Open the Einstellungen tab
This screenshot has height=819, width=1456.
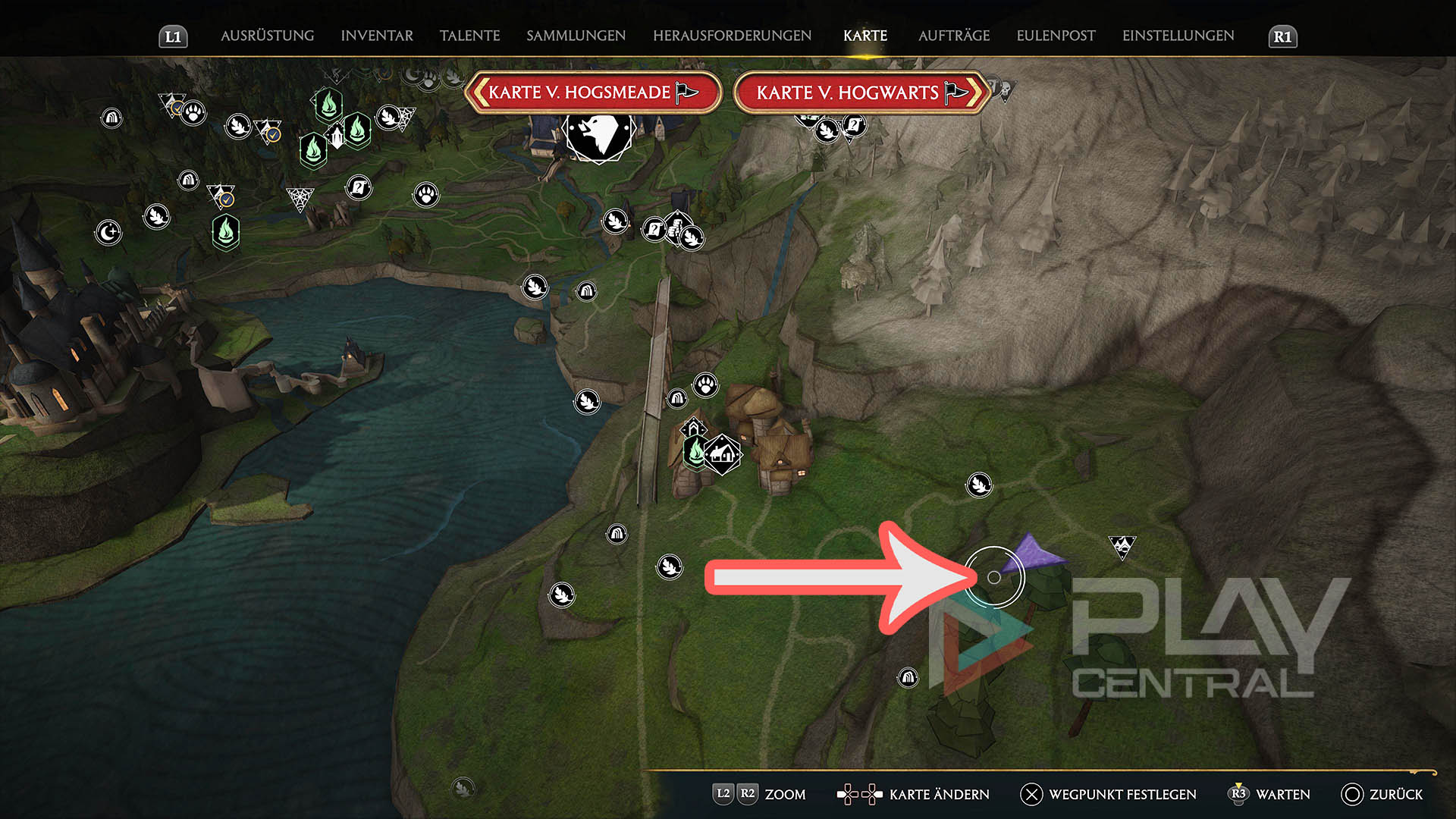tap(1178, 36)
